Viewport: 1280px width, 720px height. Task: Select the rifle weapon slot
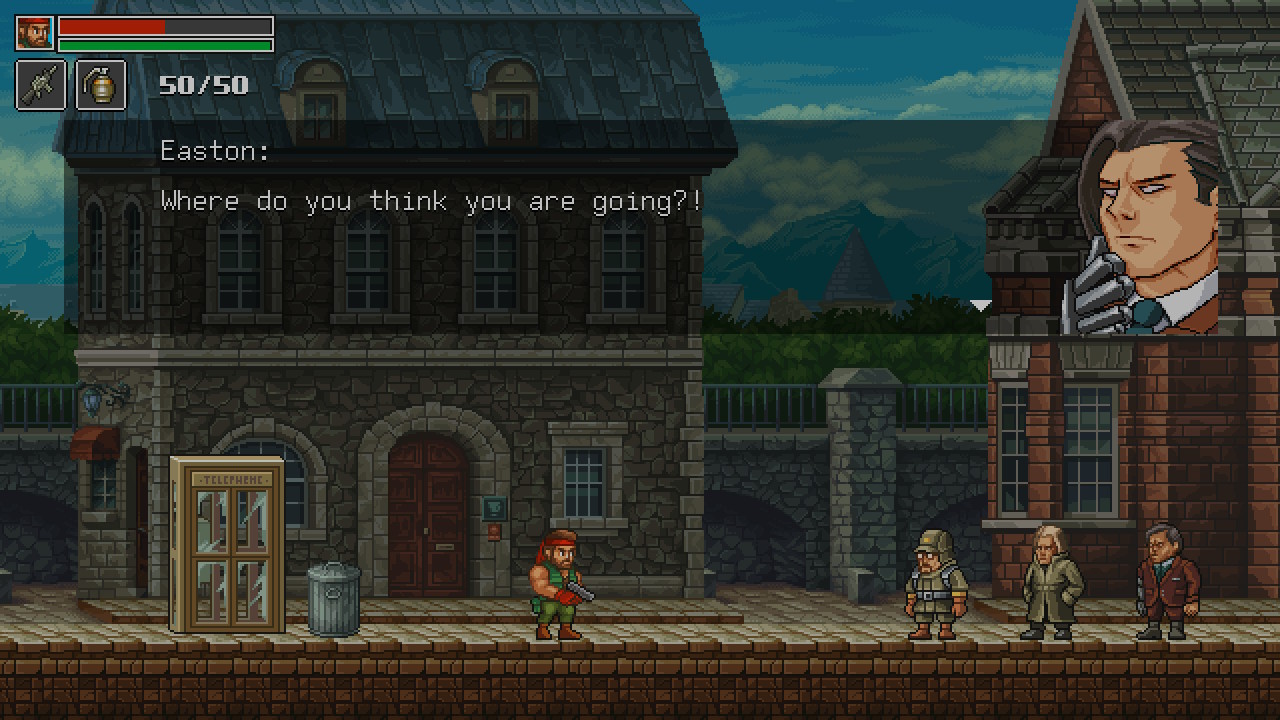click(41, 85)
